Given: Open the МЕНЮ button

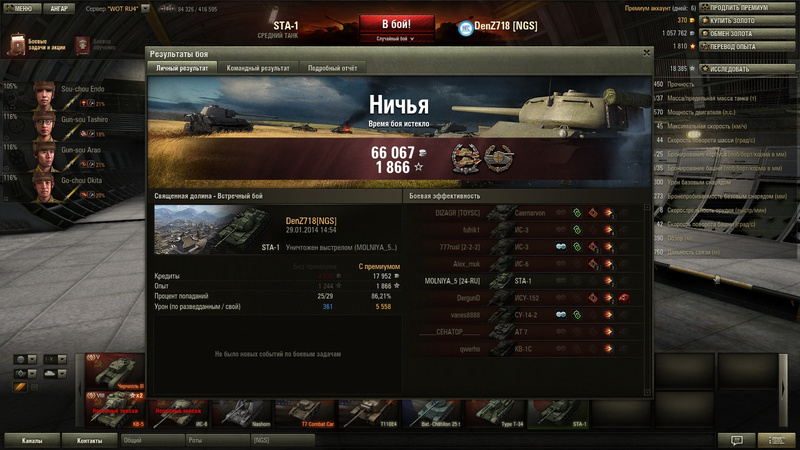Looking at the screenshot, I should coord(22,8).
